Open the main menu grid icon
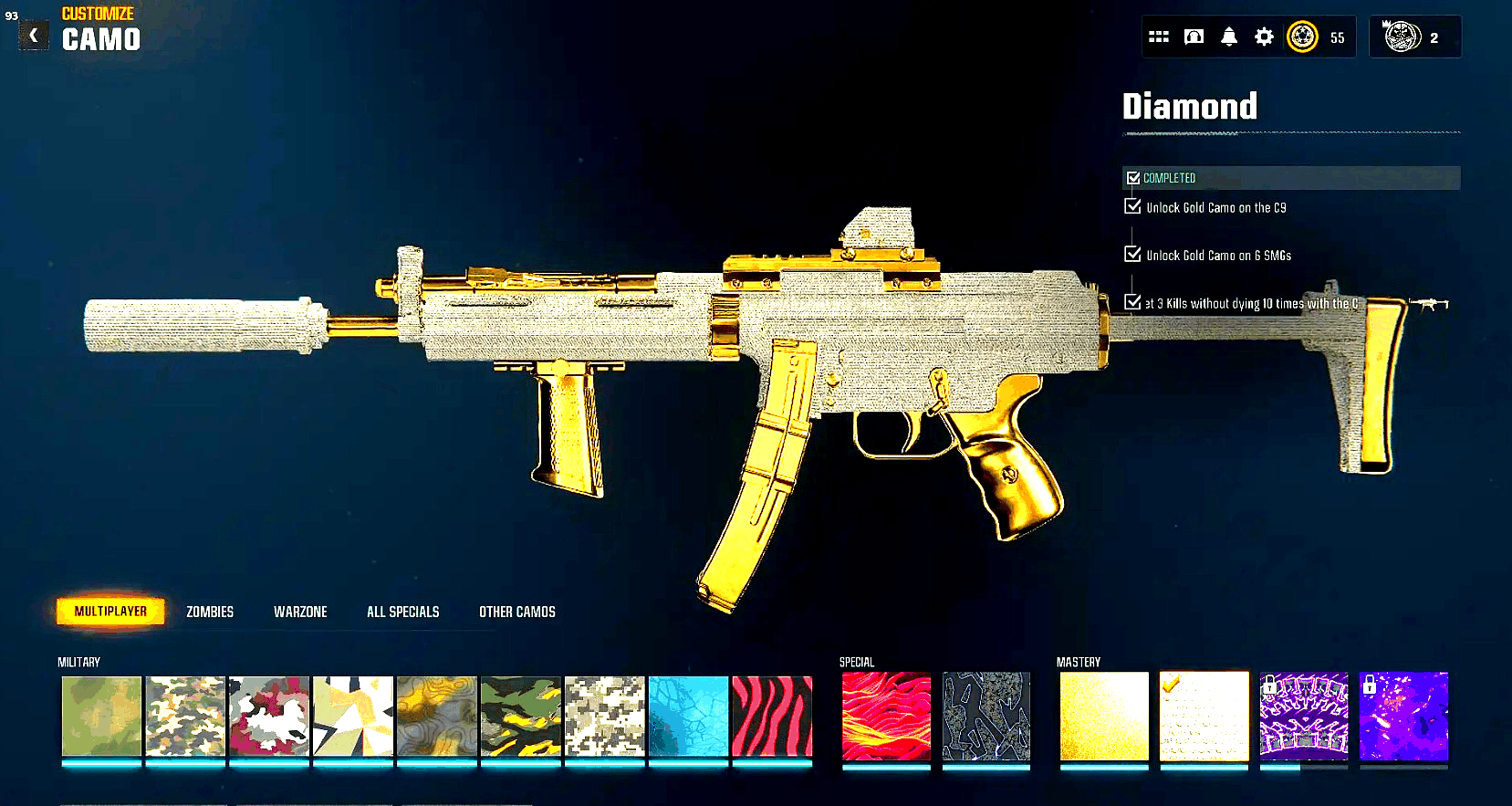The height and width of the screenshot is (806, 1512). (1159, 37)
